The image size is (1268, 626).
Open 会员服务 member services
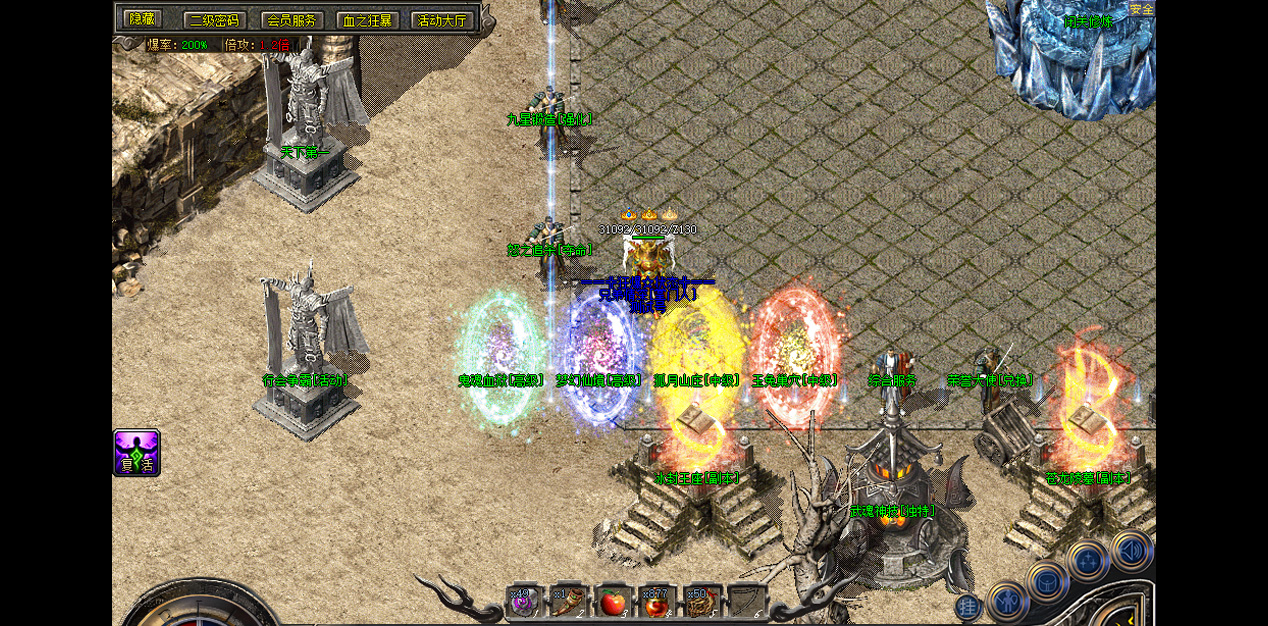click(292, 20)
